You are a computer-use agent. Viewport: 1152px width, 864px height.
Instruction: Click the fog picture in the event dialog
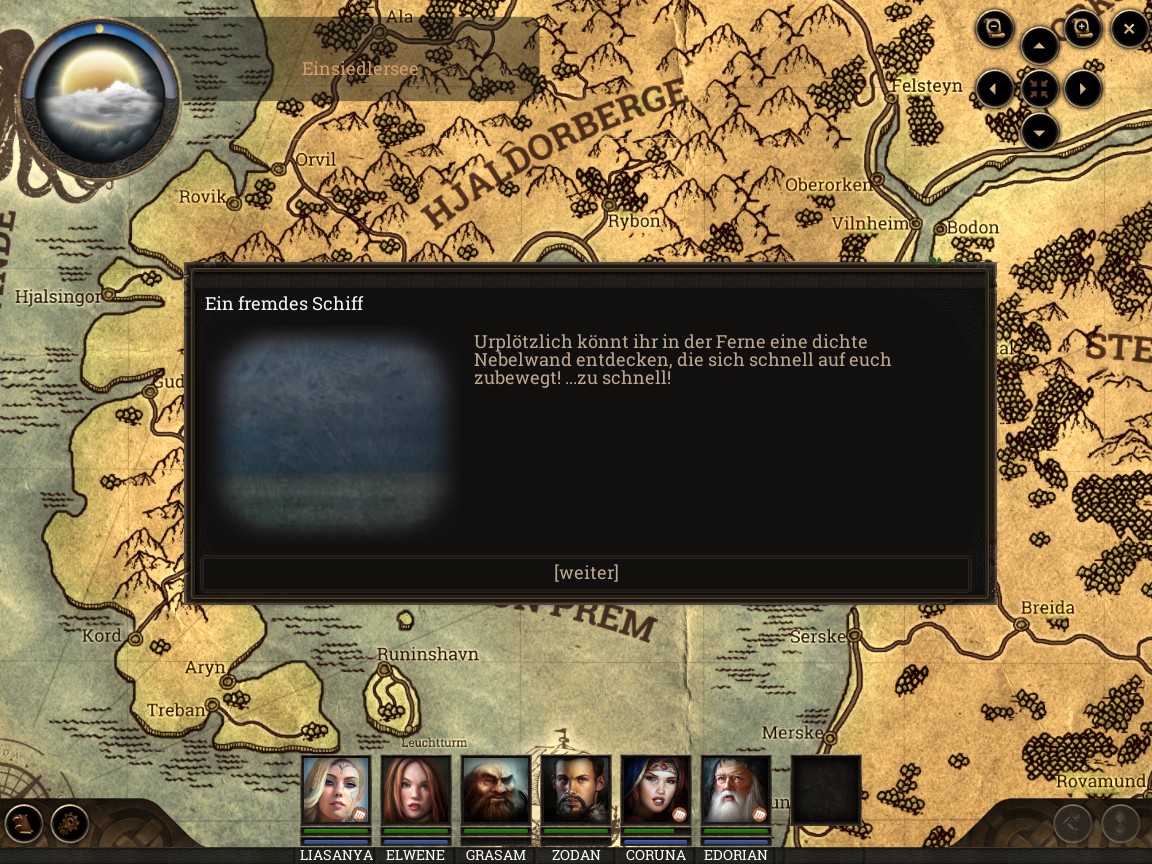(x=336, y=430)
